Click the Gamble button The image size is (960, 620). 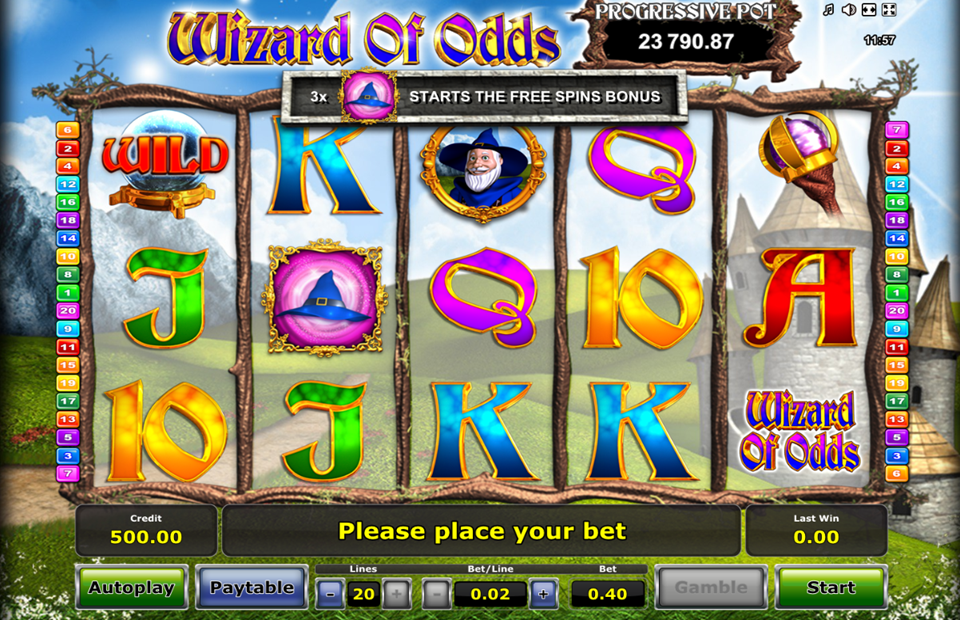pyautogui.click(x=710, y=588)
